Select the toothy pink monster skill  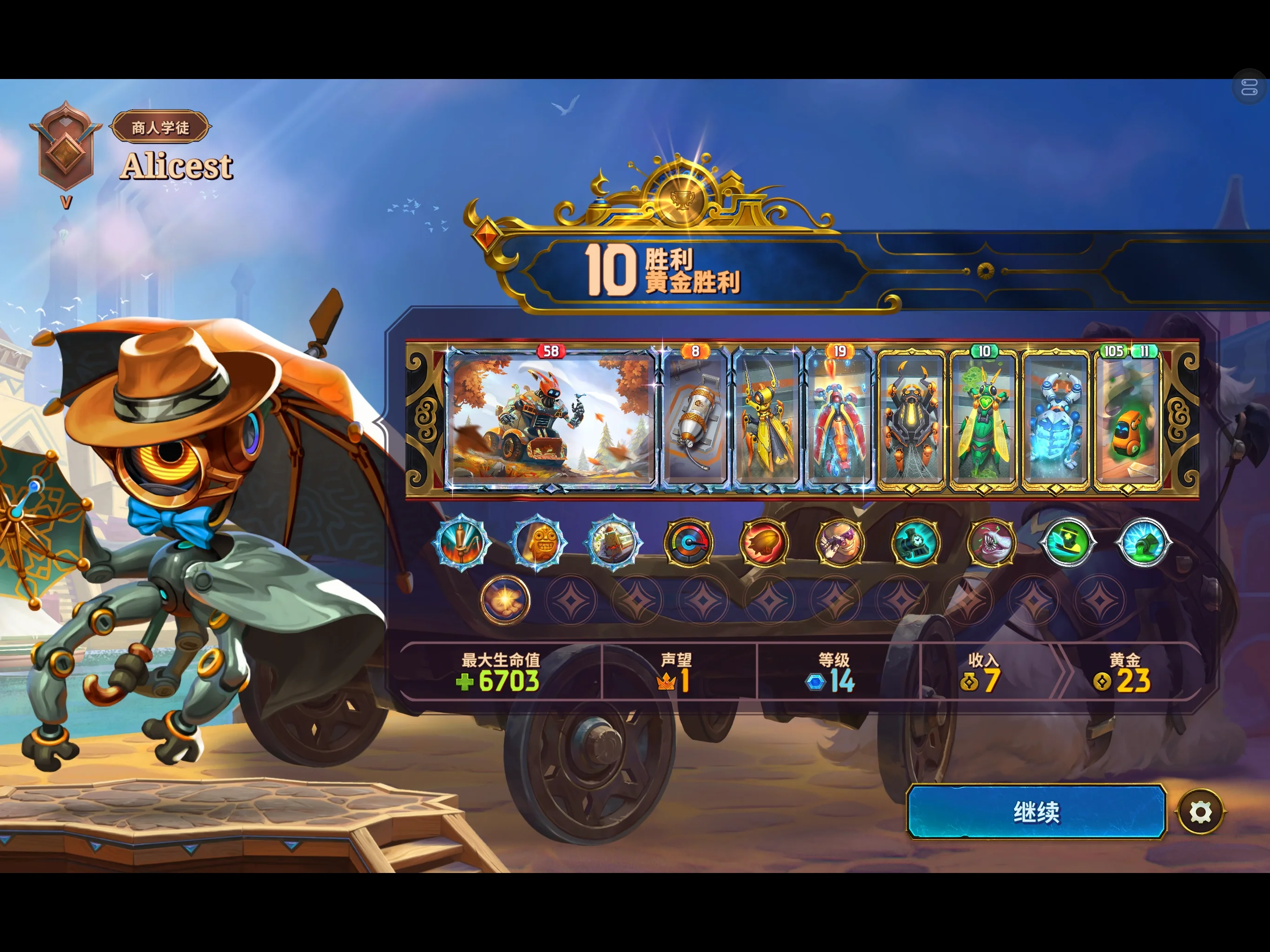point(991,542)
